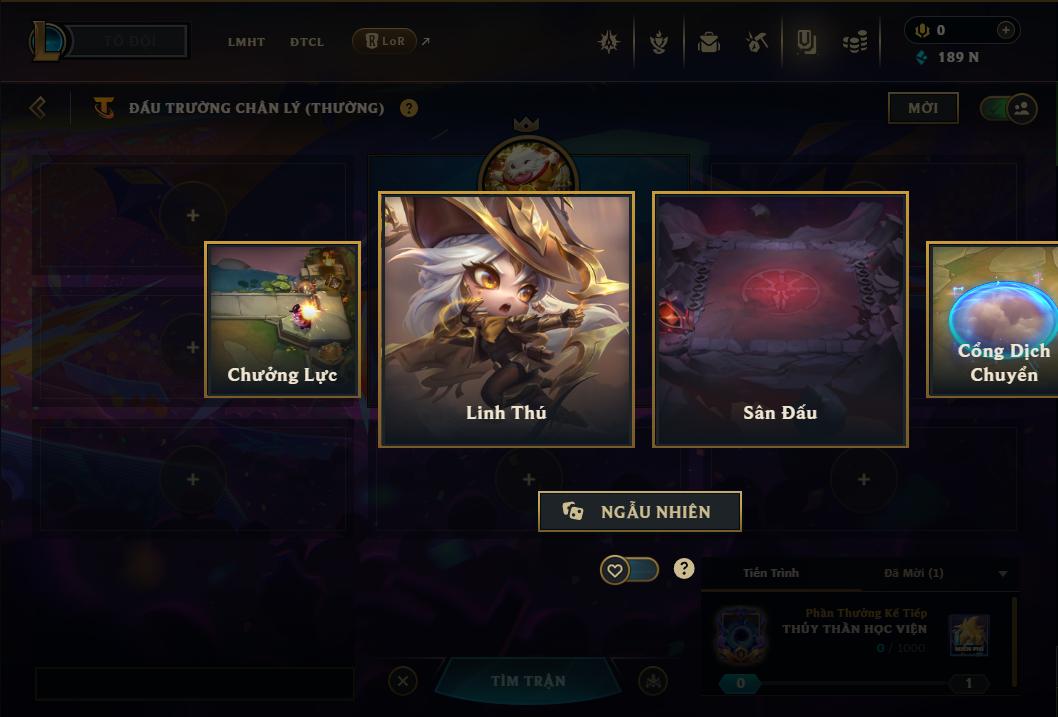The width and height of the screenshot is (1058, 717).
Task: Select the Linh Thú card
Action: [x=506, y=319]
